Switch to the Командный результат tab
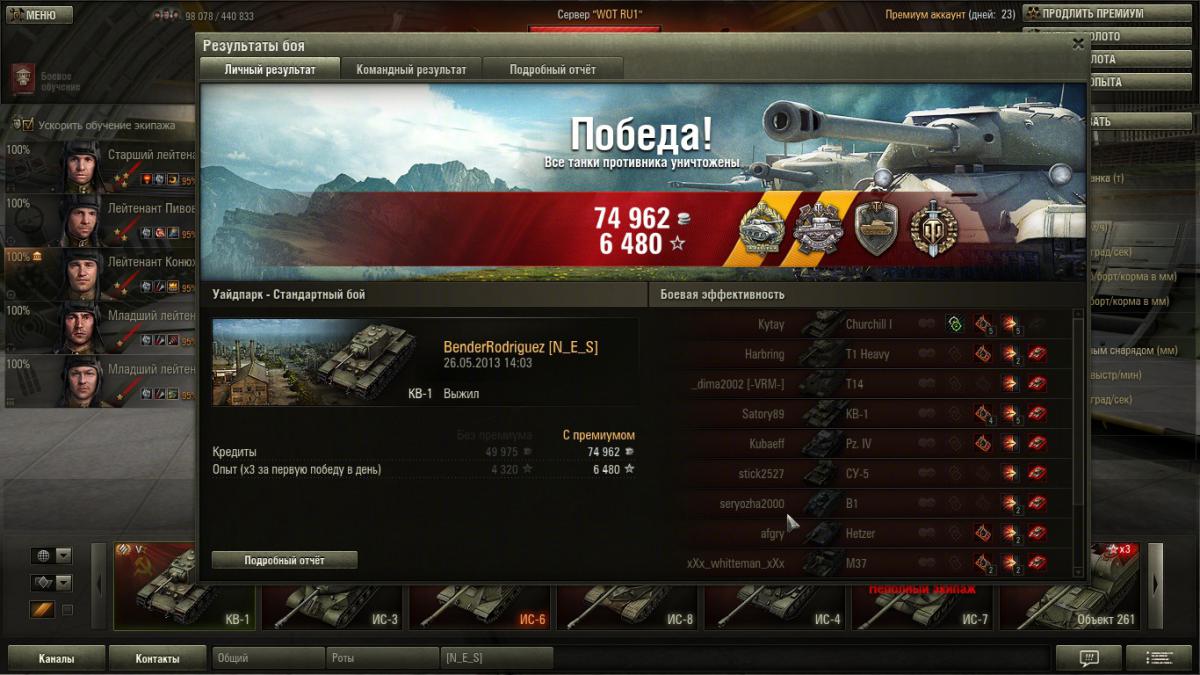Screen dimensions: 1200x675 click(411, 69)
